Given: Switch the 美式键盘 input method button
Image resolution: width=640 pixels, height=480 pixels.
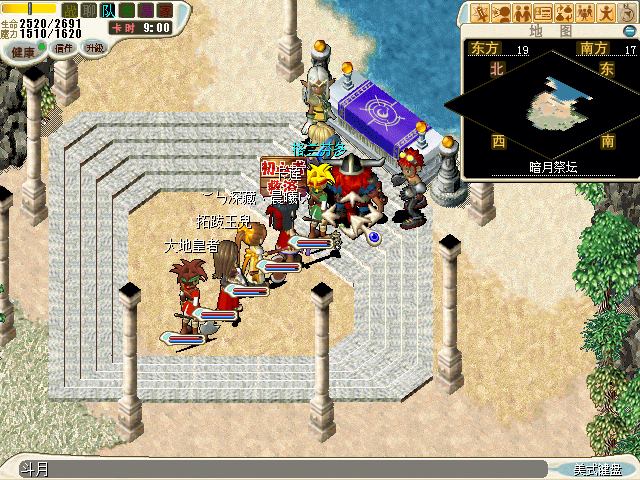Looking at the screenshot, I should tap(597, 468).
